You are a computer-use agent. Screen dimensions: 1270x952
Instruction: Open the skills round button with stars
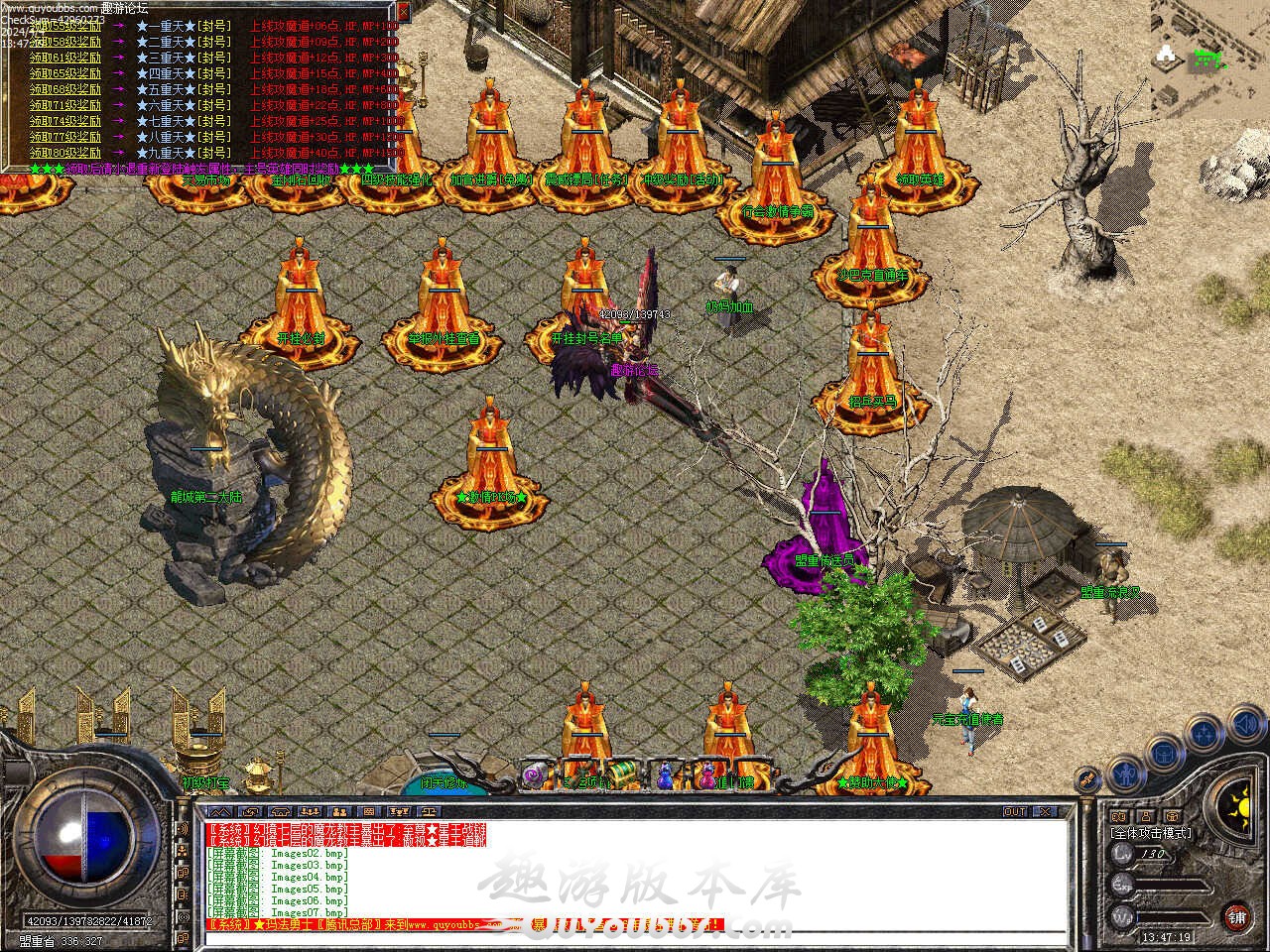1205,735
